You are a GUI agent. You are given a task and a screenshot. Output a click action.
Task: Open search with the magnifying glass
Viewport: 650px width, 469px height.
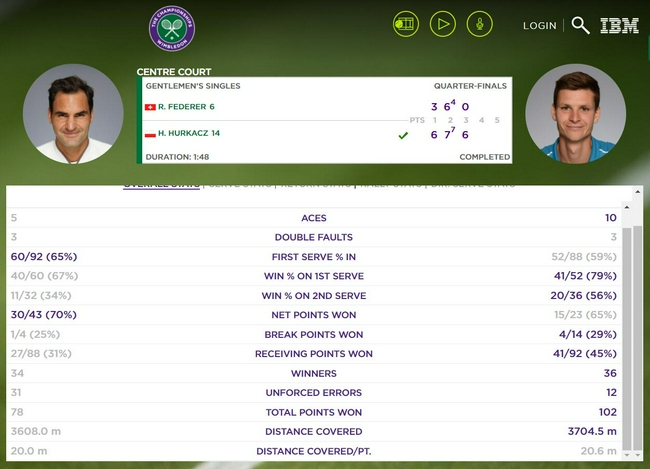(580, 25)
